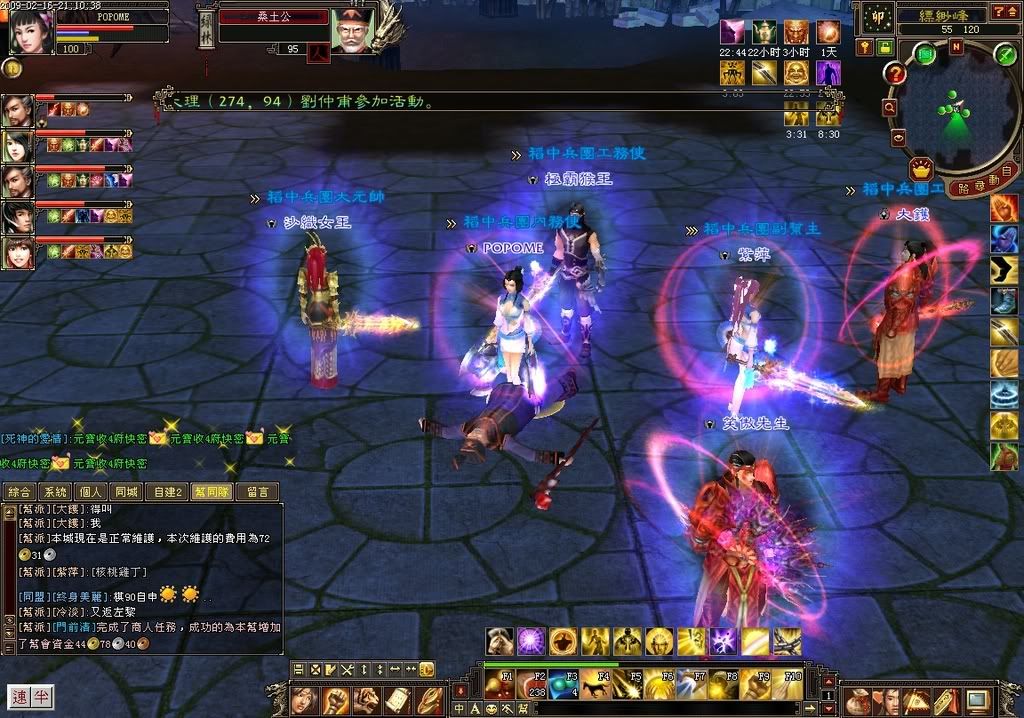Select the 個人 chat tab

coord(91,492)
